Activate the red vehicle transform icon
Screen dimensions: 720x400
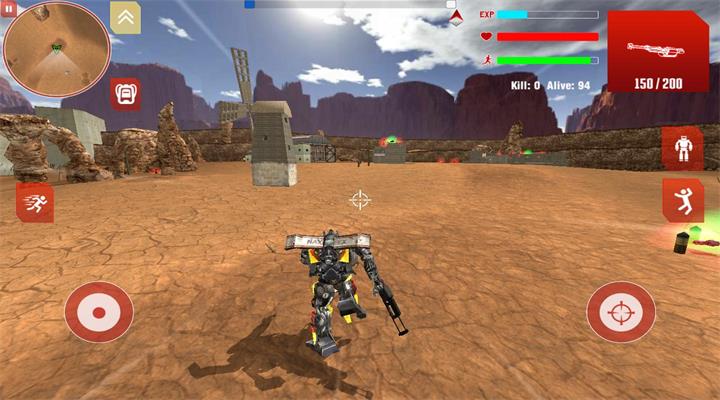tap(126, 94)
